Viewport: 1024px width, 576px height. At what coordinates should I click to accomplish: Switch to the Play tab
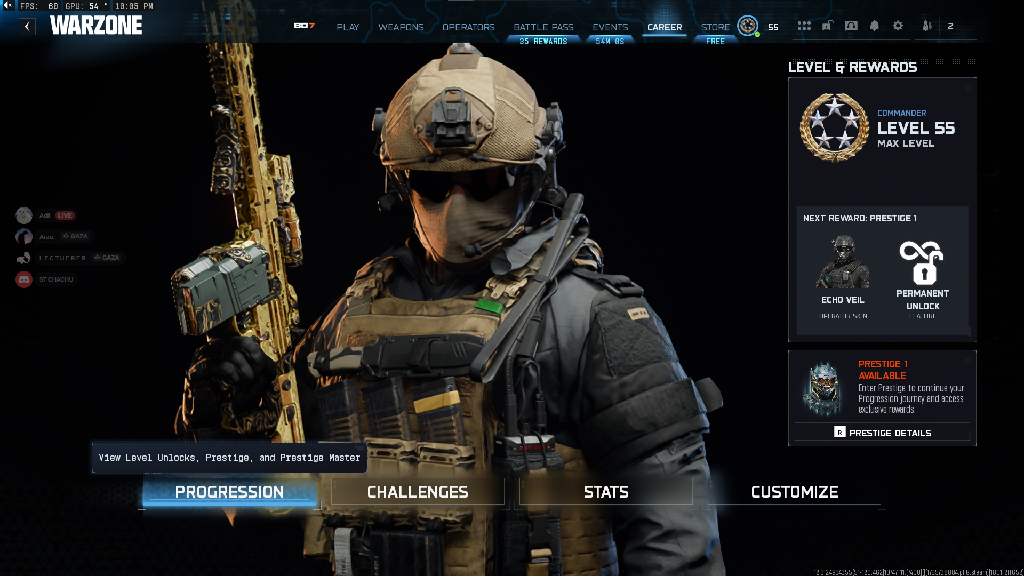[x=348, y=27]
